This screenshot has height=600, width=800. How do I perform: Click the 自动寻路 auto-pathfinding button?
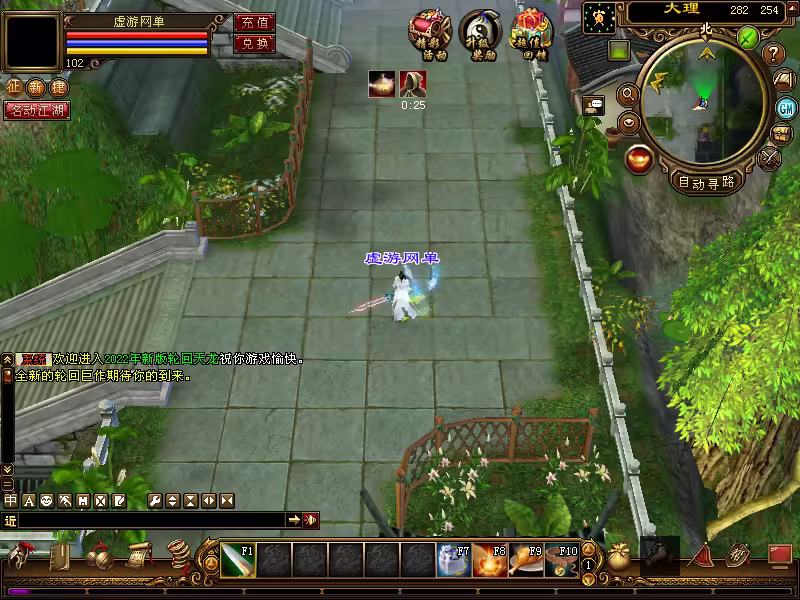point(706,182)
